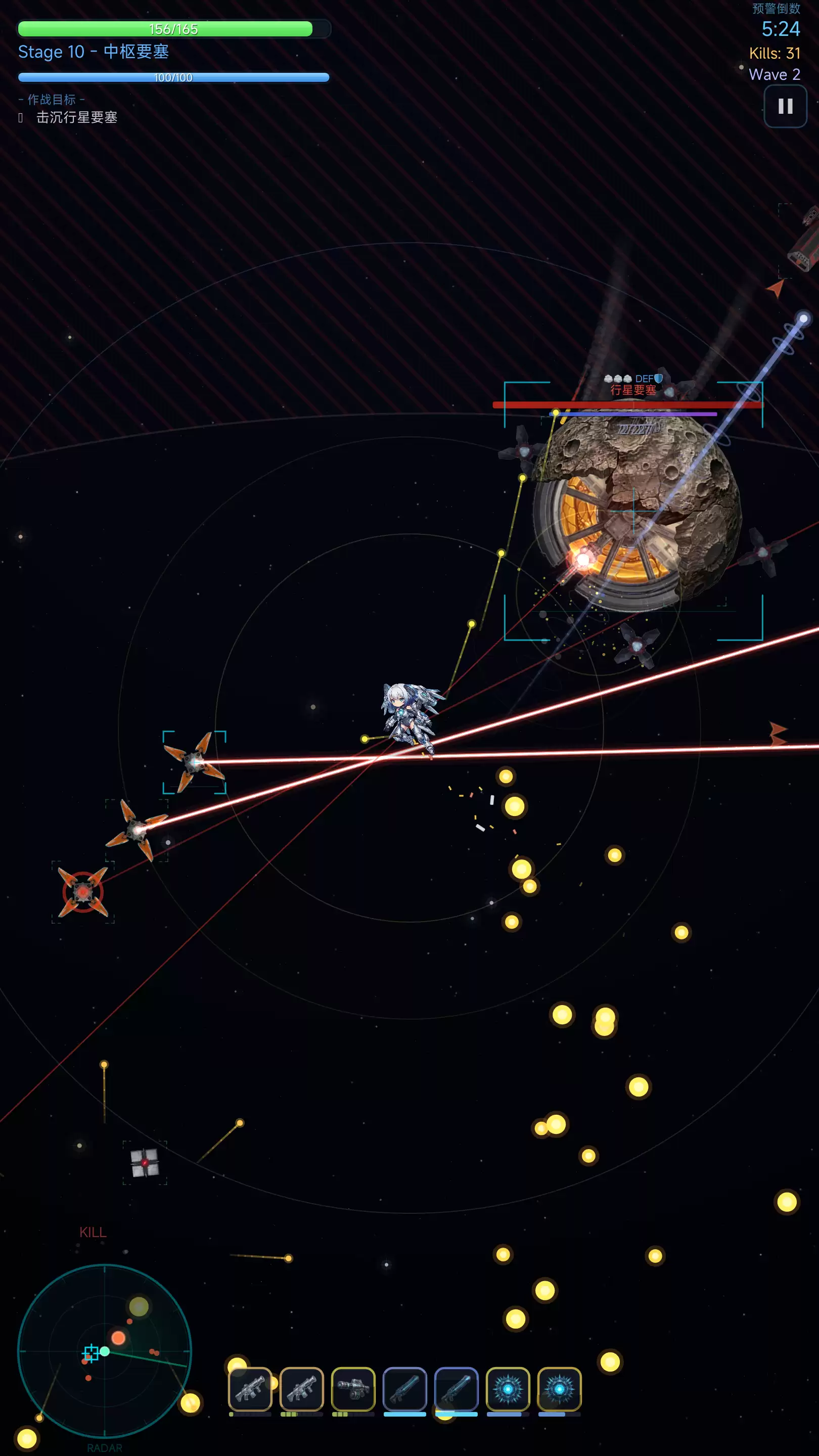The image size is (819, 1456).
Task: Click the sink planet fortress objective
Action: coord(76,118)
